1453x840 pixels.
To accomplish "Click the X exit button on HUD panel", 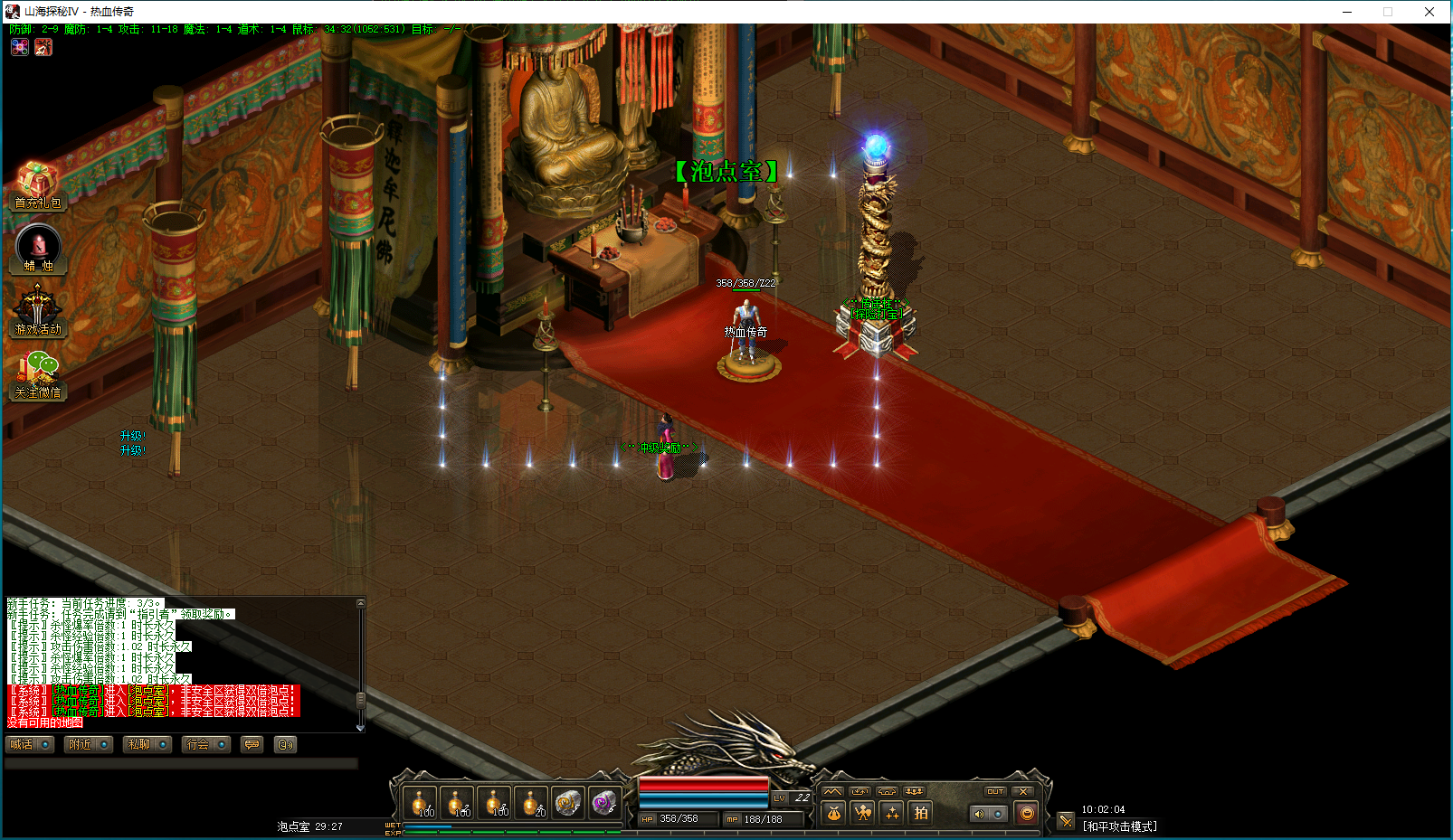I will (1023, 791).
